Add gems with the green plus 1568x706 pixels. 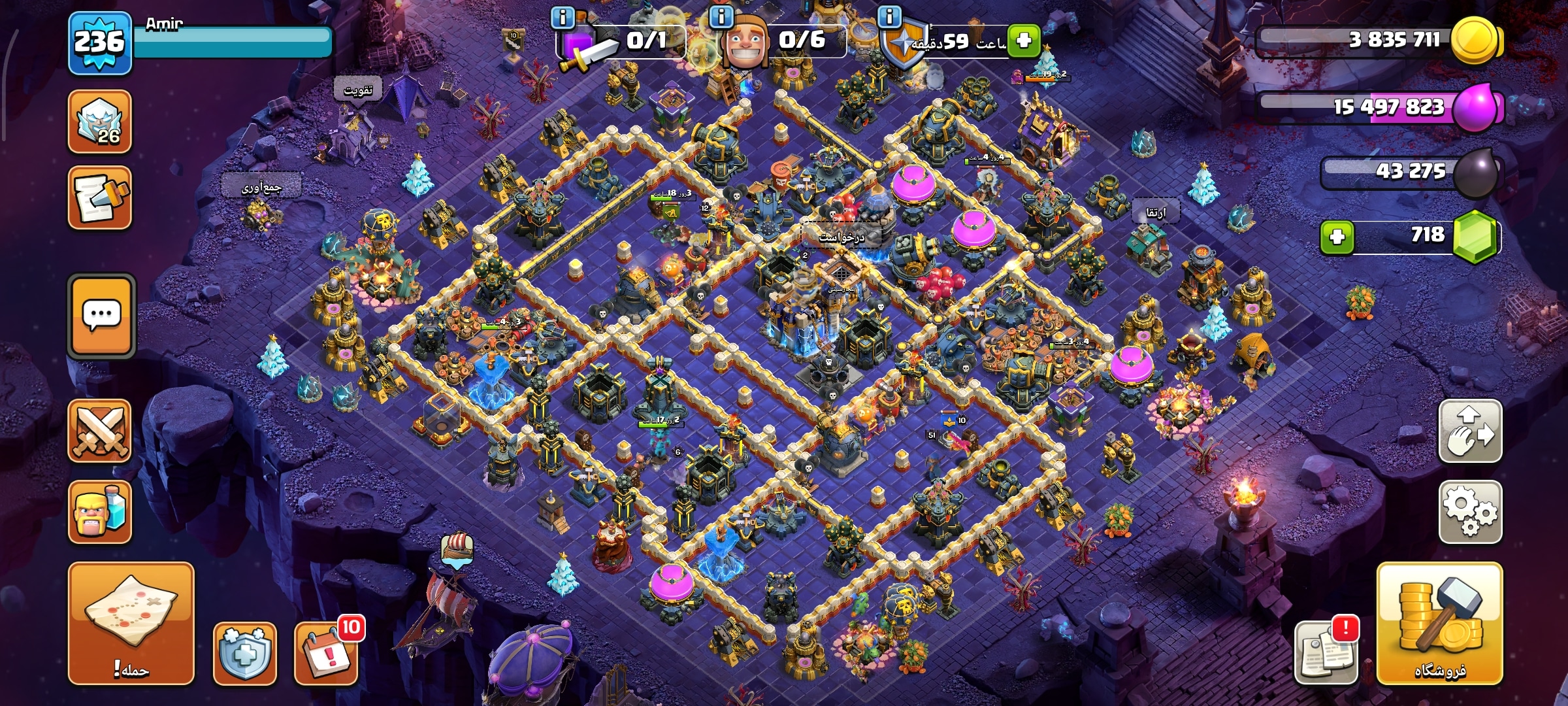click(1337, 236)
